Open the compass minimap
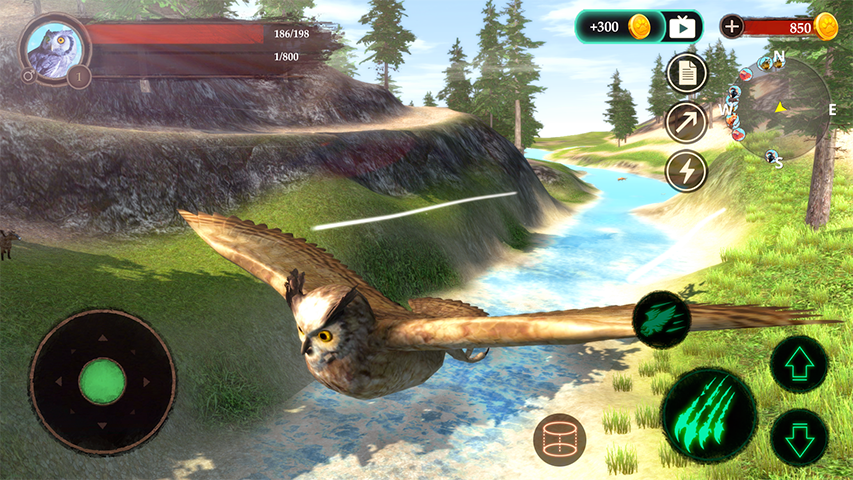853x480 pixels. 781,109
